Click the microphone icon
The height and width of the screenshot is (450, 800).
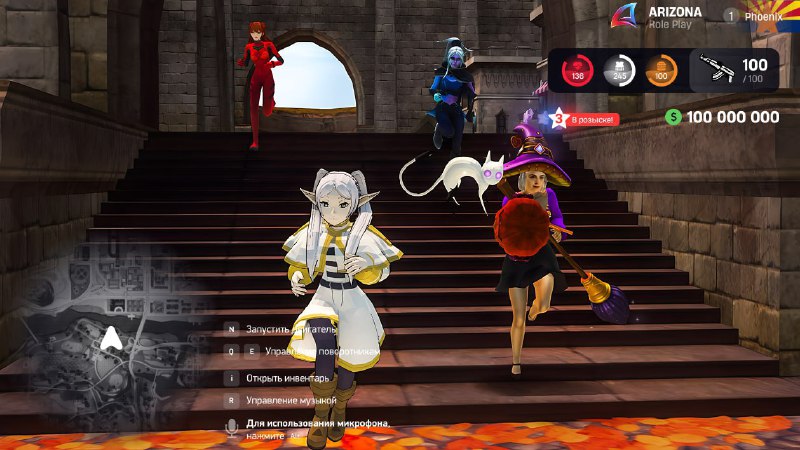coord(232,427)
